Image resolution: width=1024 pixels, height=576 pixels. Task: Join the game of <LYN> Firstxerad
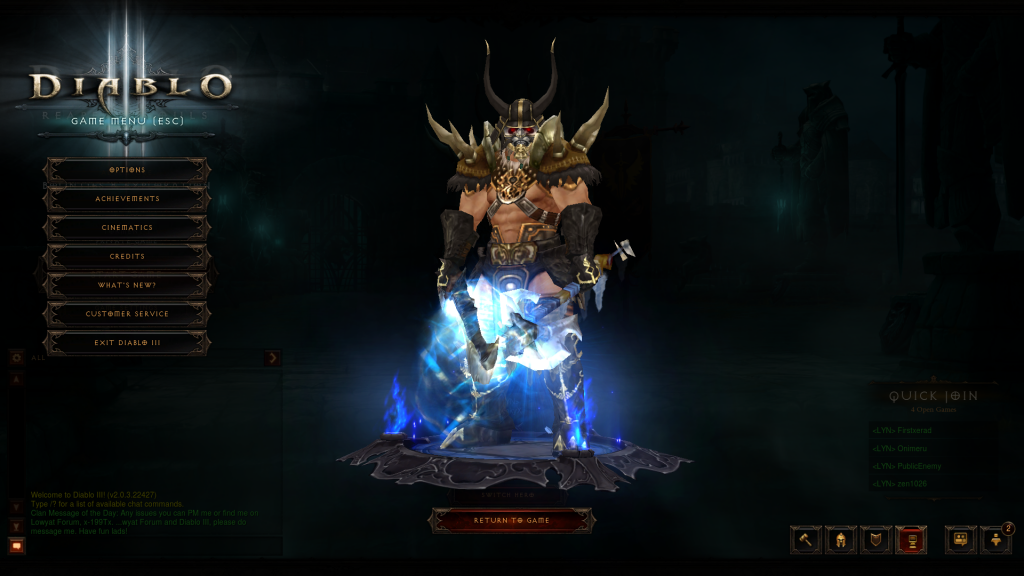pyautogui.click(x=903, y=430)
